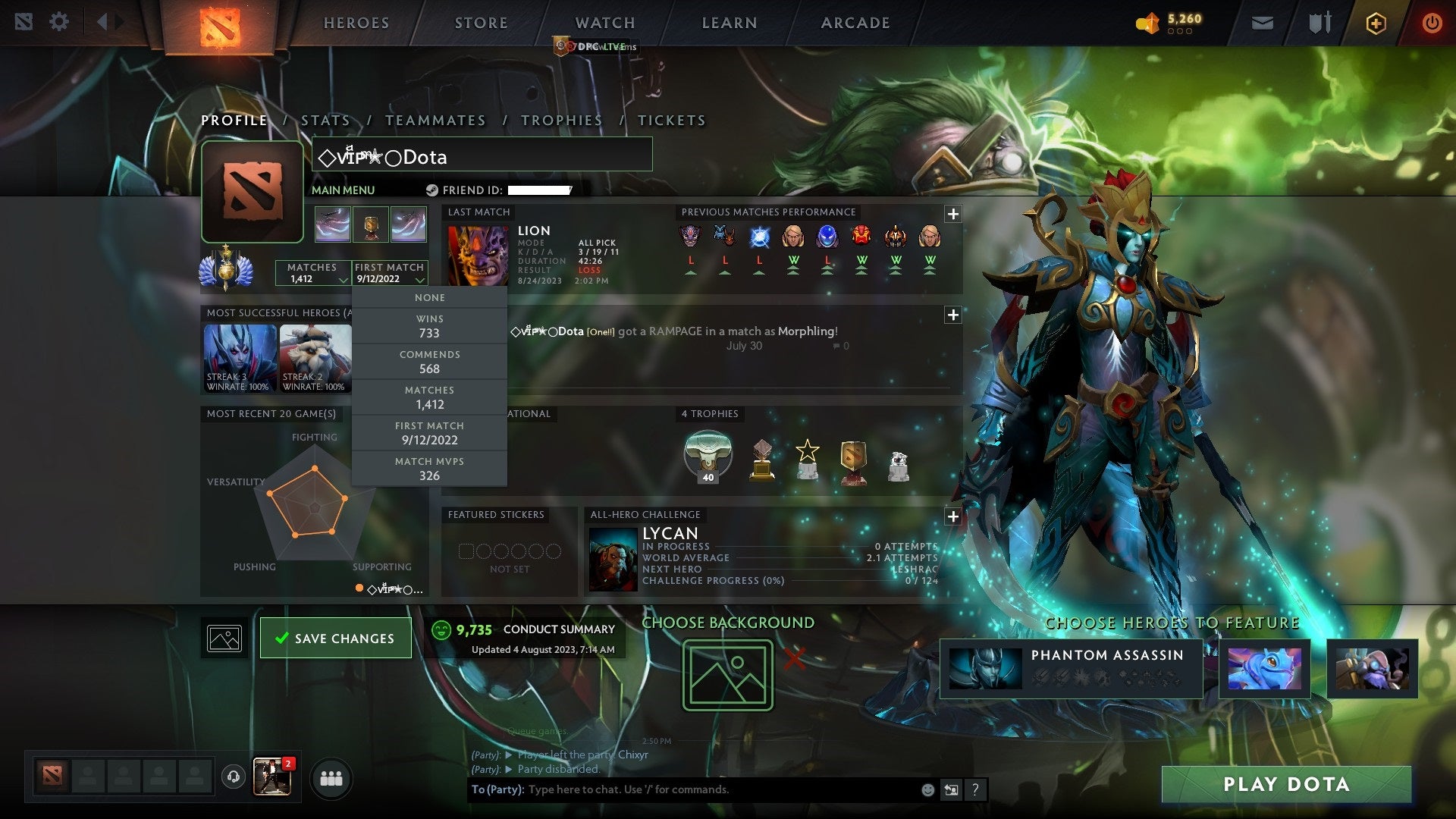Open the settings gear icon

pos(58,21)
